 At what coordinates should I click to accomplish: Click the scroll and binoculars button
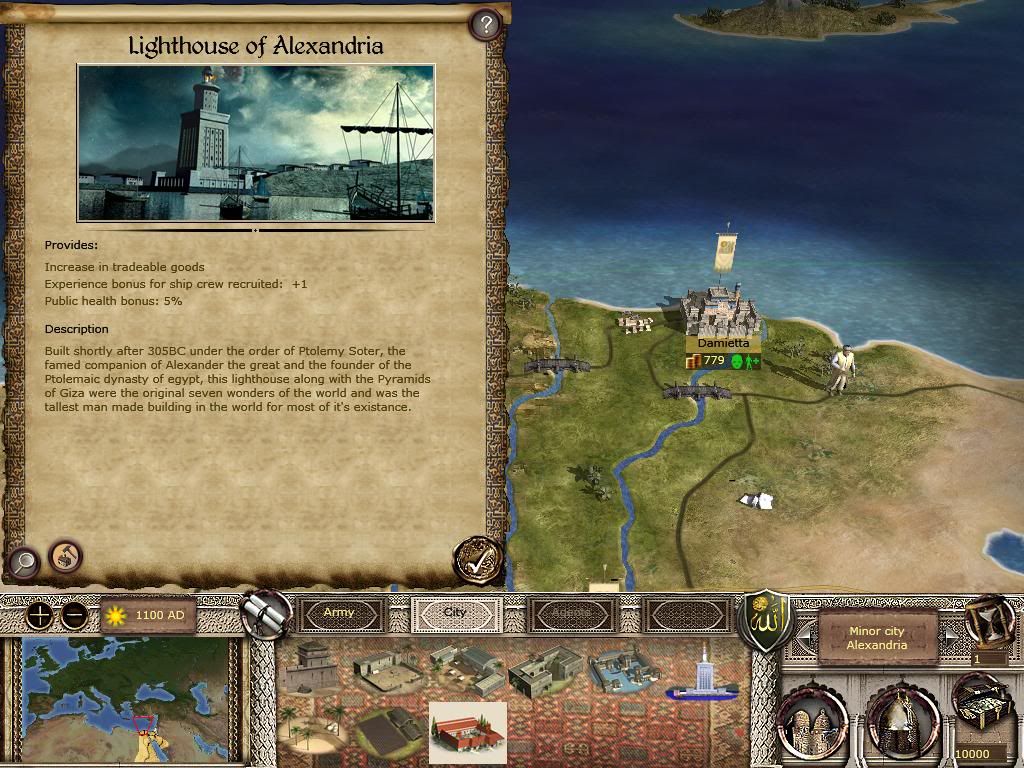pos(266,612)
